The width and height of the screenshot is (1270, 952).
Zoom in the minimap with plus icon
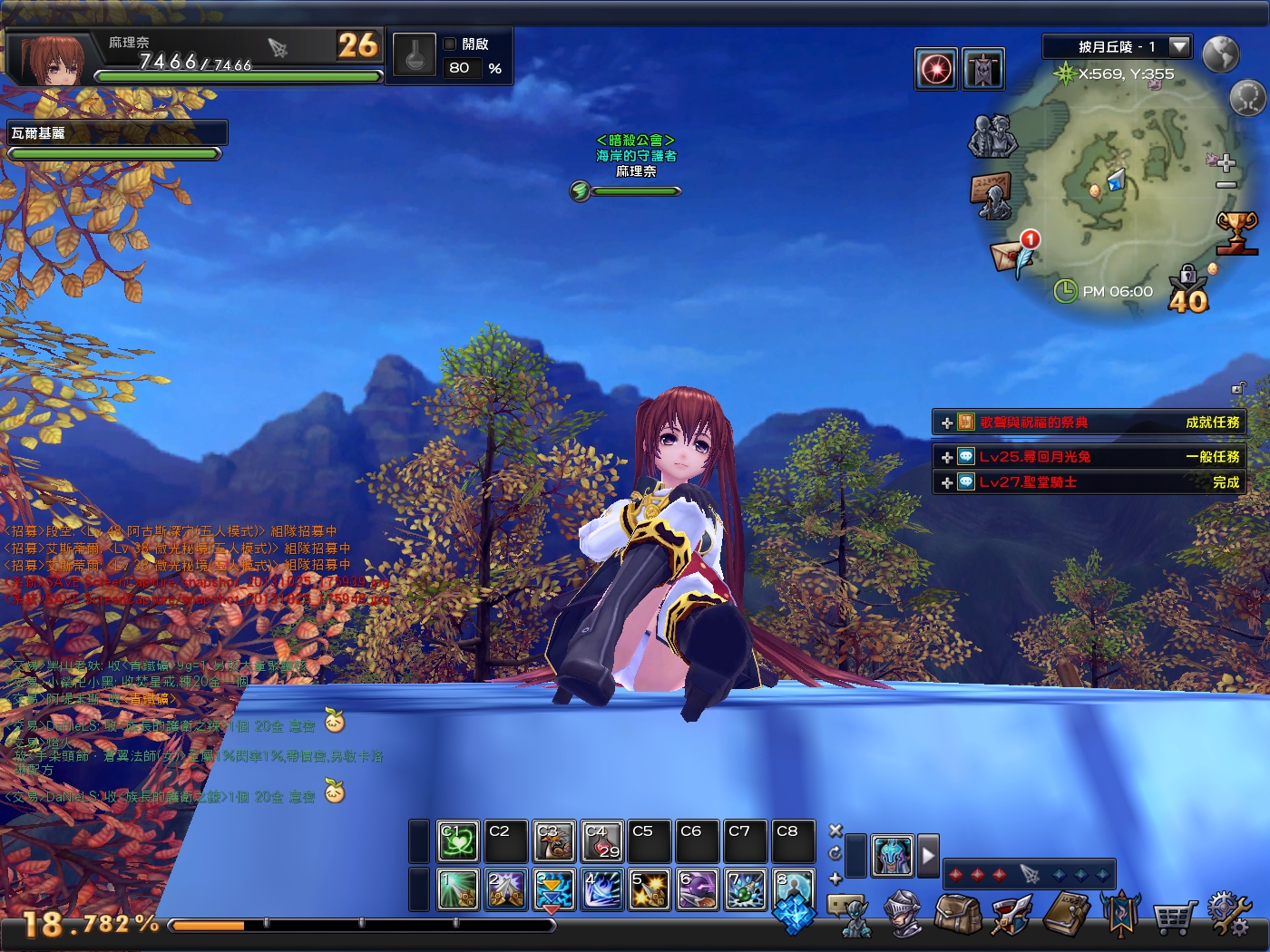(x=1227, y=165)
